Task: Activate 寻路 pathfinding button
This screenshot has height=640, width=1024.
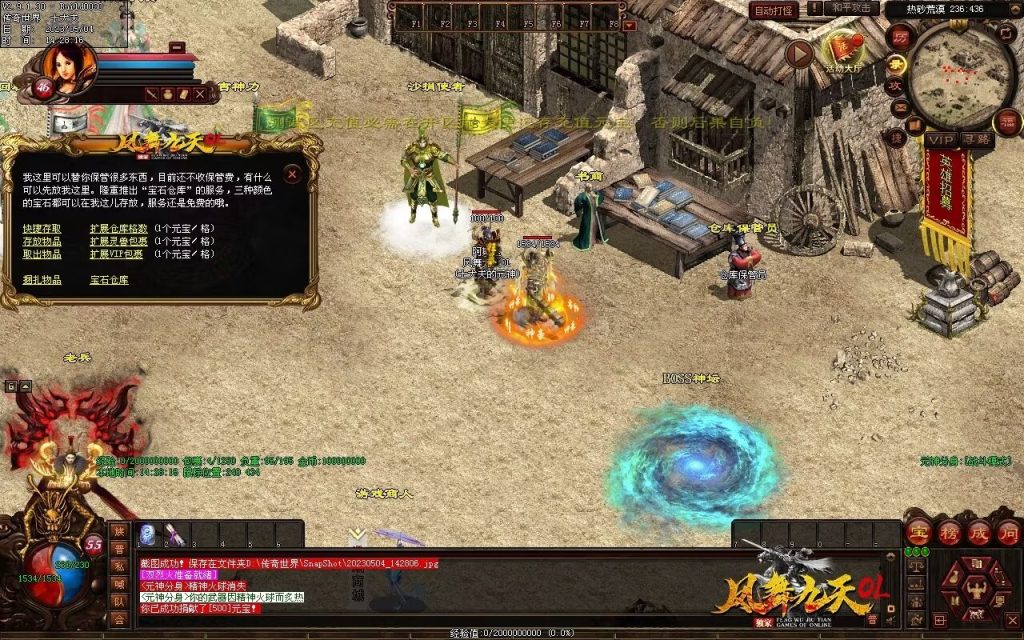Action: (976, 140)
